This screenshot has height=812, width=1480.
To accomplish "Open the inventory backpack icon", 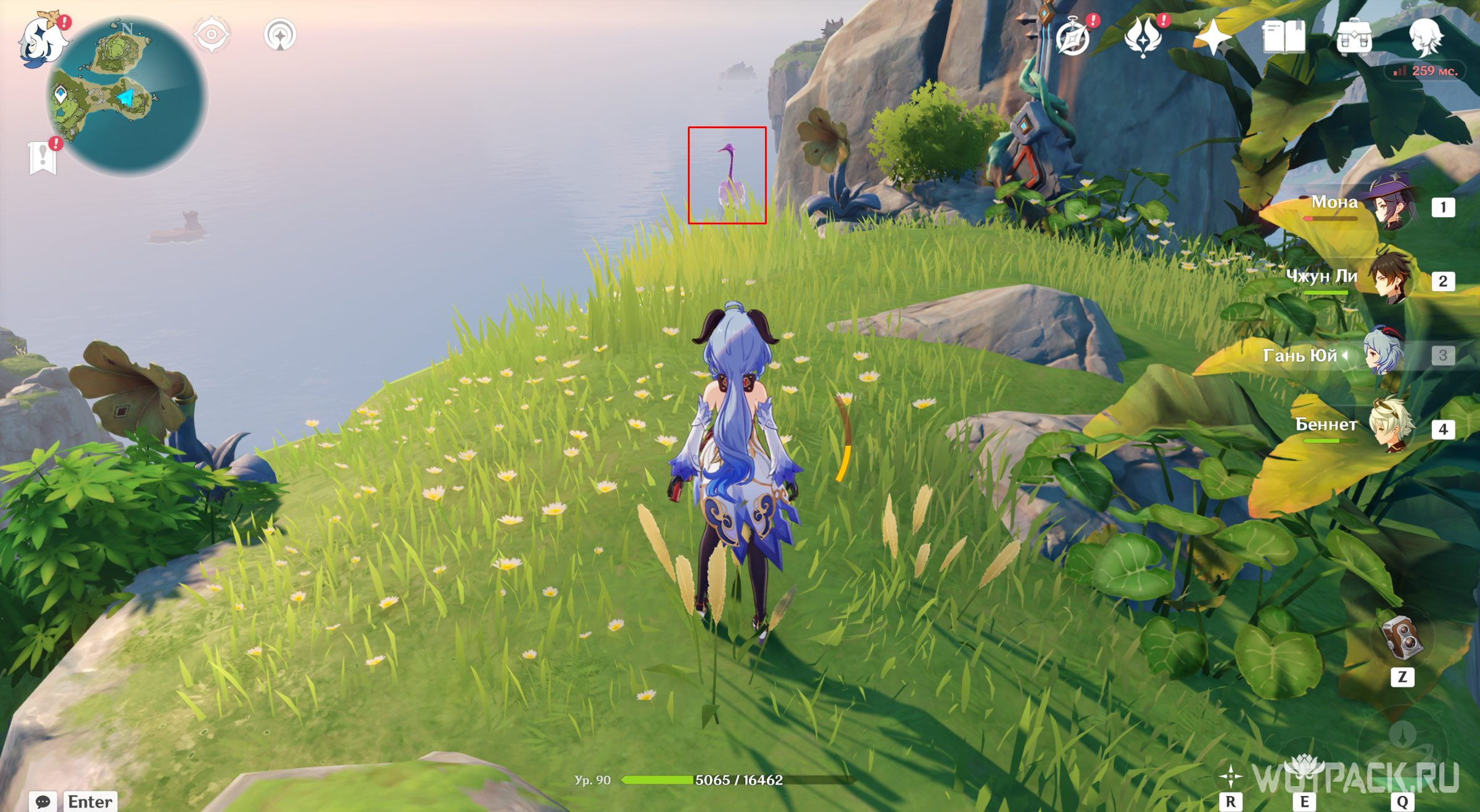I will pos(1354,37).
